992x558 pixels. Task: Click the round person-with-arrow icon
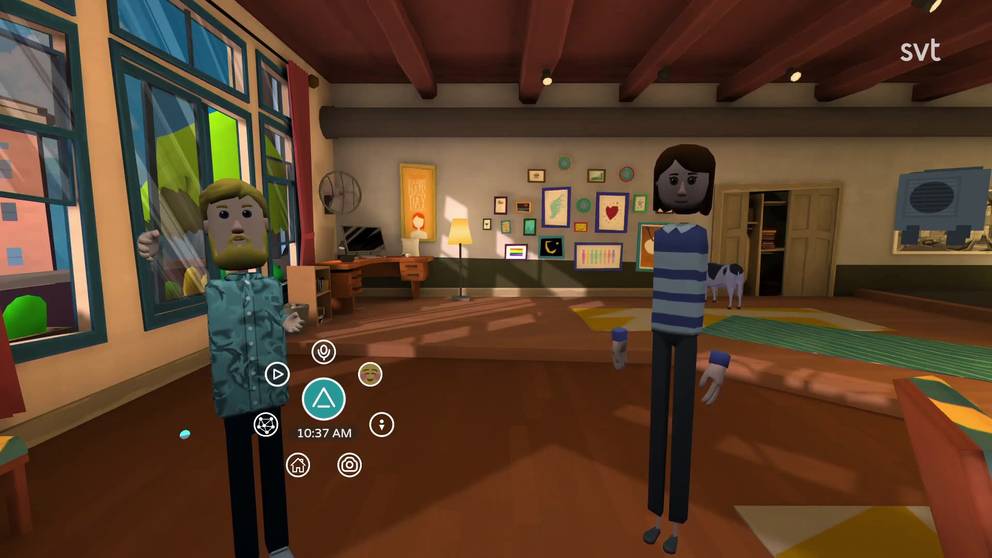point(381,424)
